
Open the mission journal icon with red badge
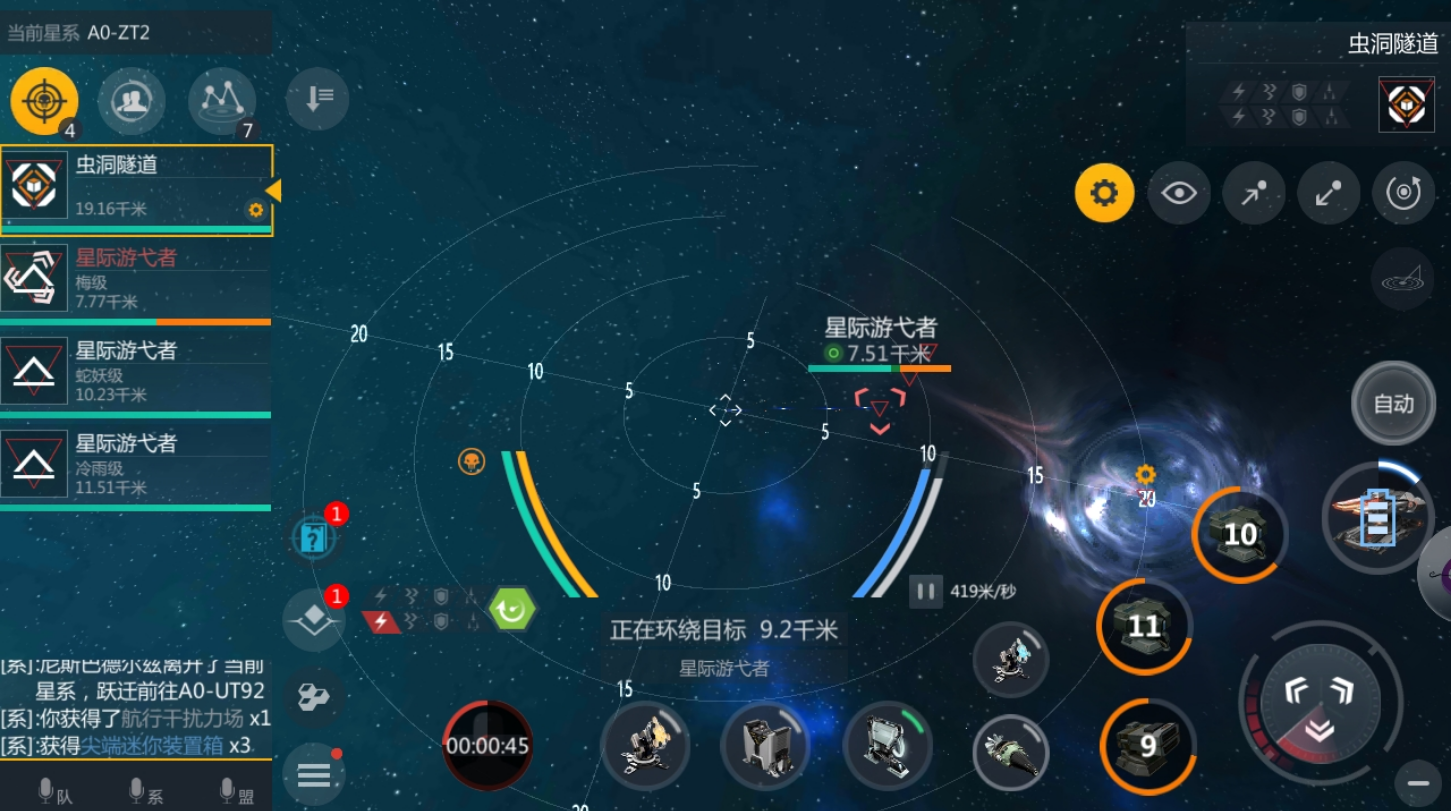pyautogui.click(x=314, y=537)
